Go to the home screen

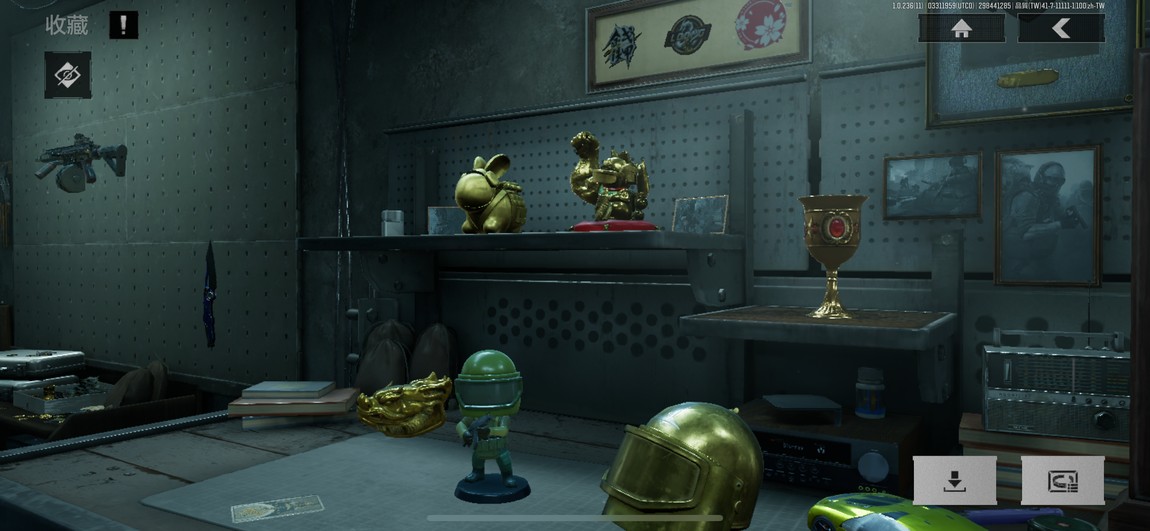coord(962,29)
